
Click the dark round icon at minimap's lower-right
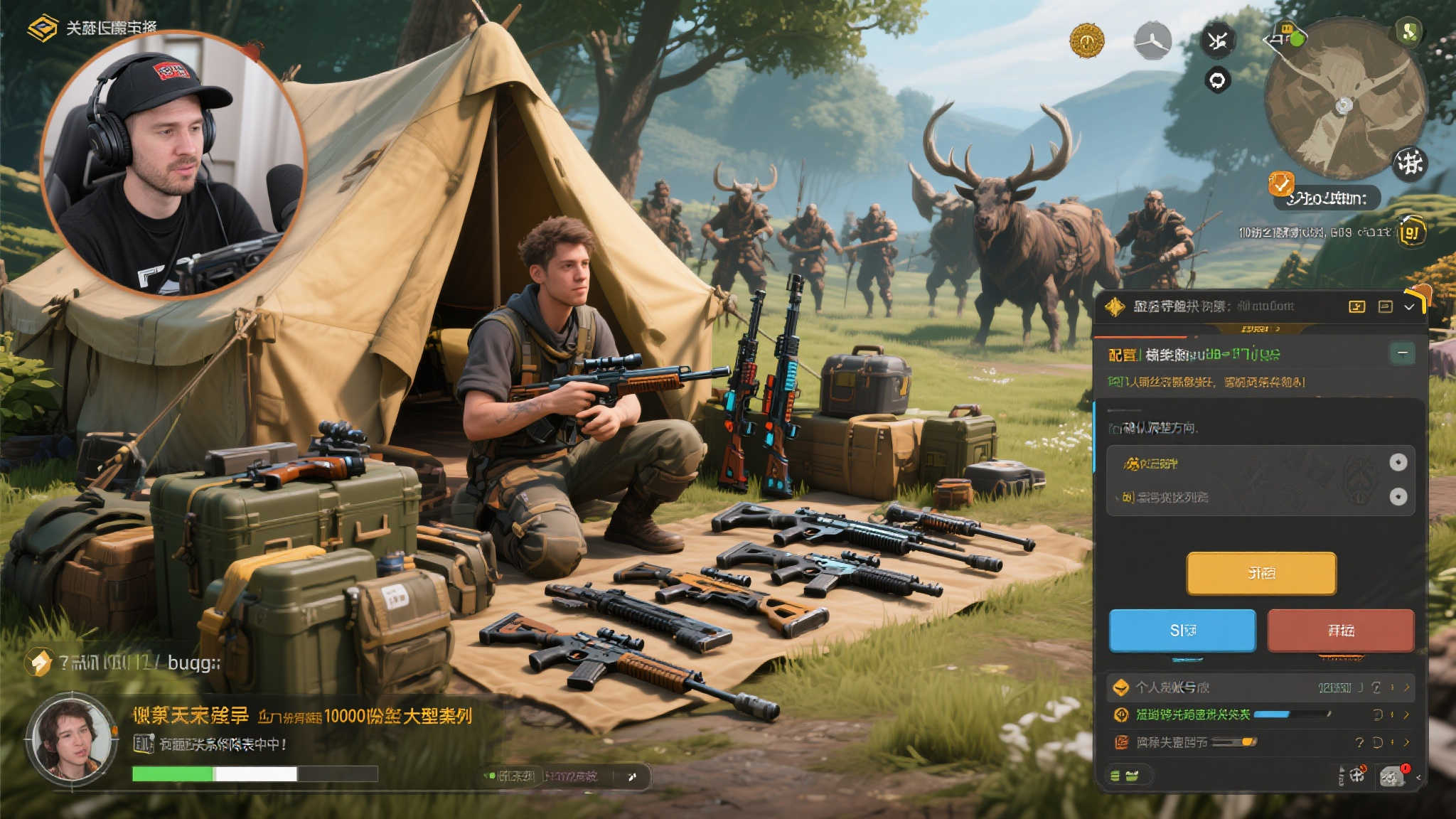point(1408,164)
